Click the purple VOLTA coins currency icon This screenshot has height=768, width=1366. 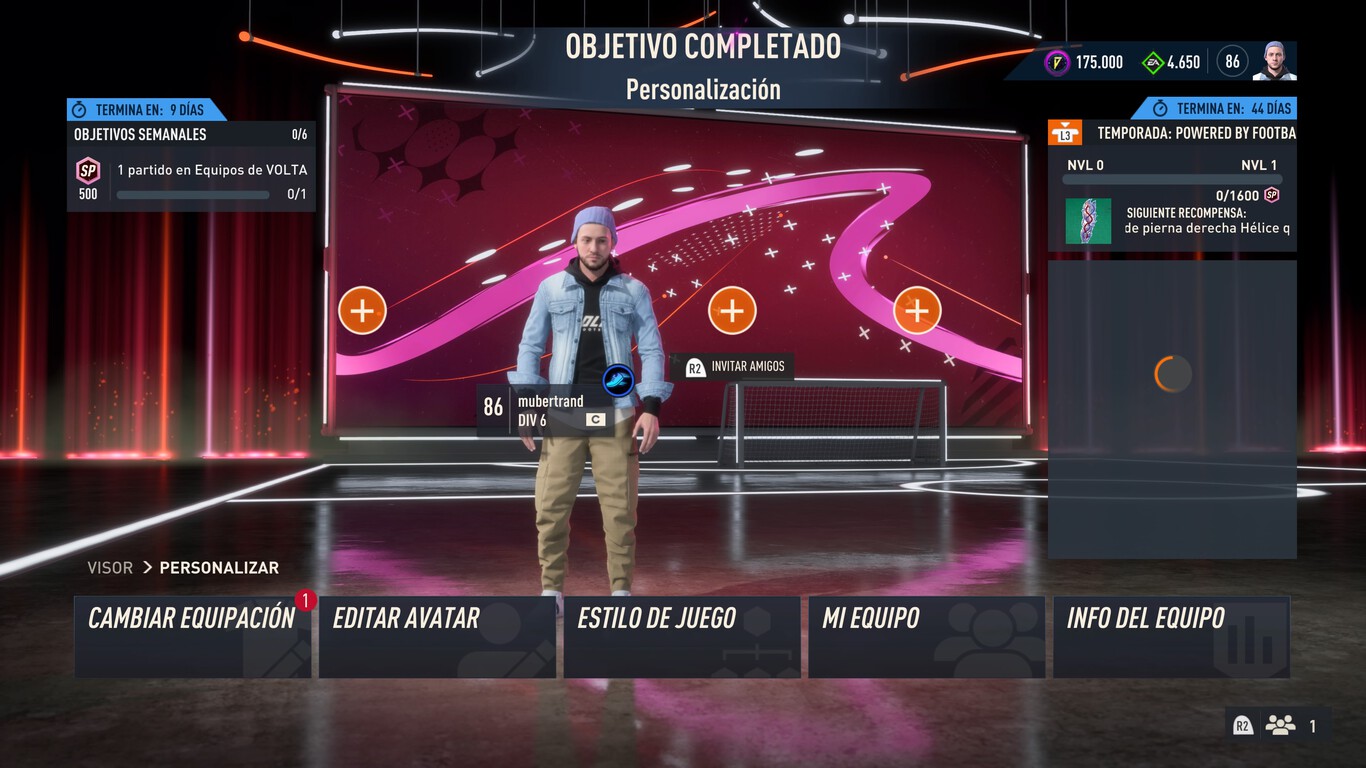click(1058, 61)
